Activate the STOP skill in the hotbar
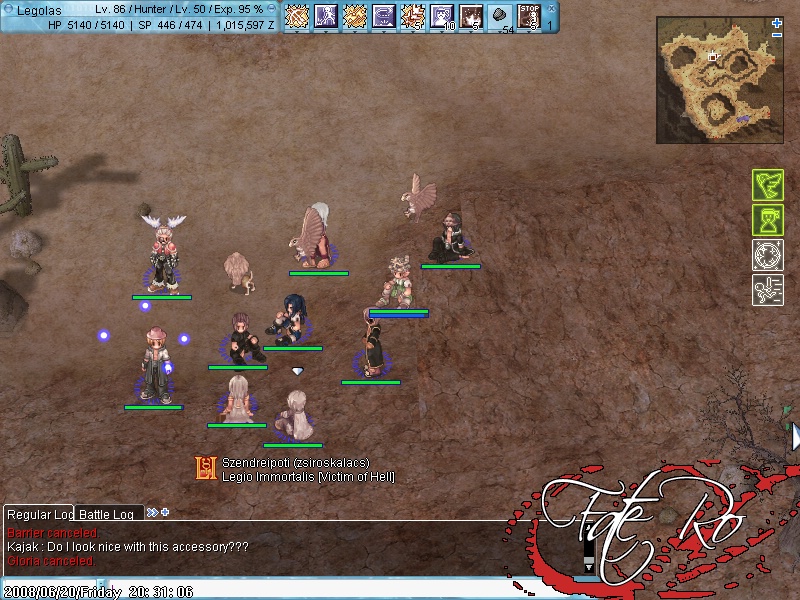The width and height of the screenshot is (800, 600). click(x=530, y=17)
